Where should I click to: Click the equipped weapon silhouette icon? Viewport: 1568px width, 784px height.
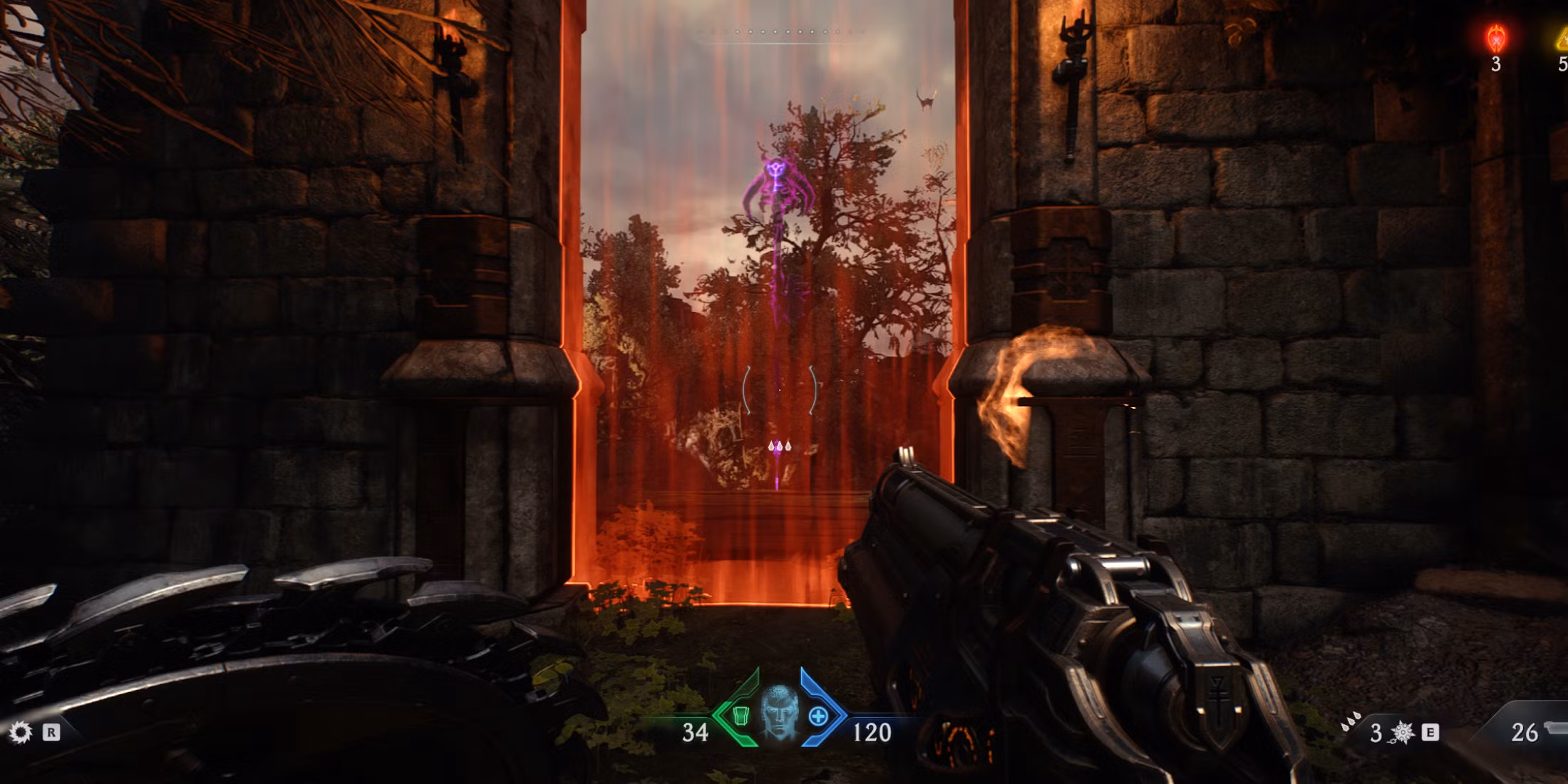(1555, 728)
